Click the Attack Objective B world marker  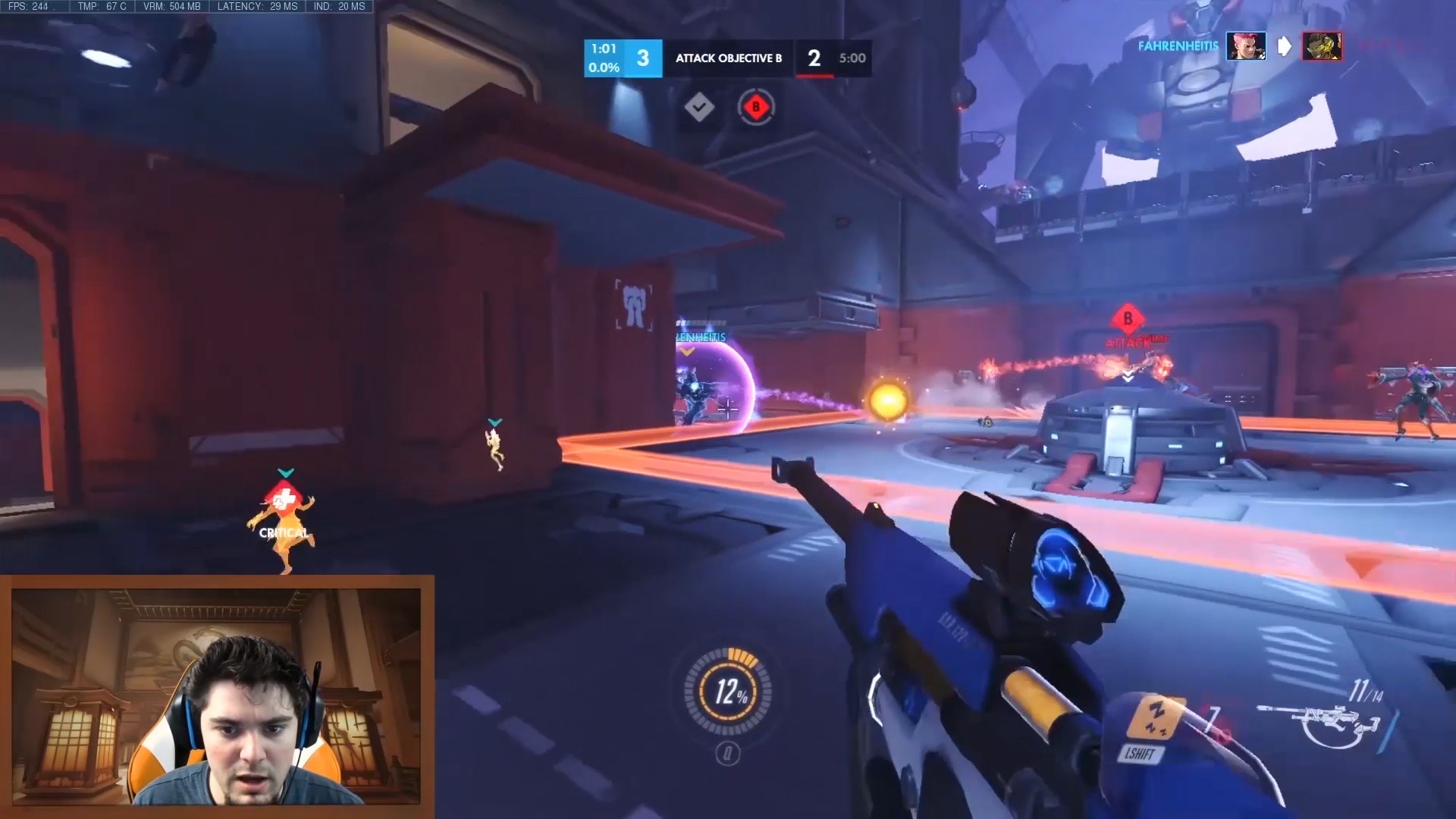coord(1128,319)
